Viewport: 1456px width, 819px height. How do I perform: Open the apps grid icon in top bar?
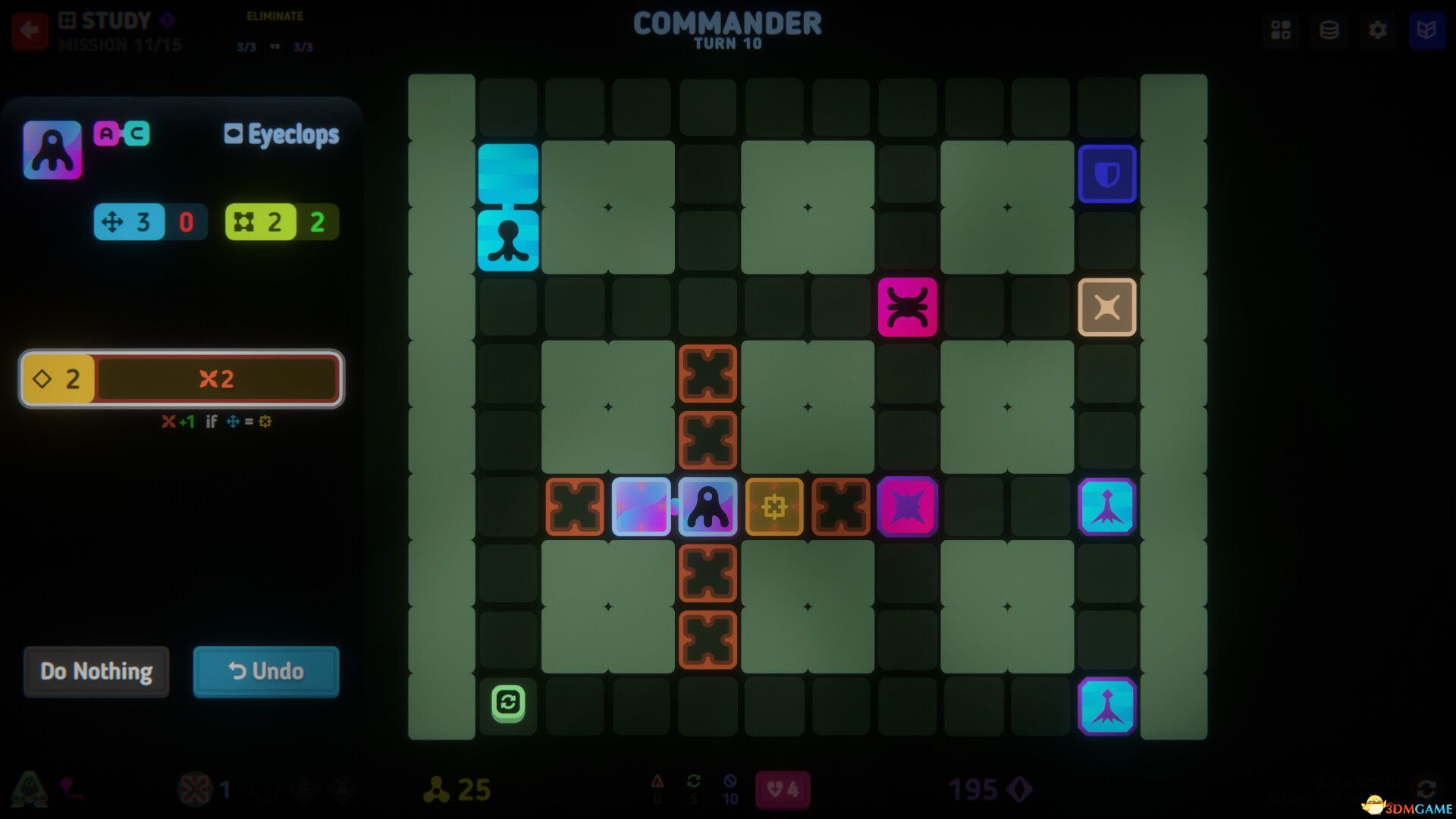1281,31
